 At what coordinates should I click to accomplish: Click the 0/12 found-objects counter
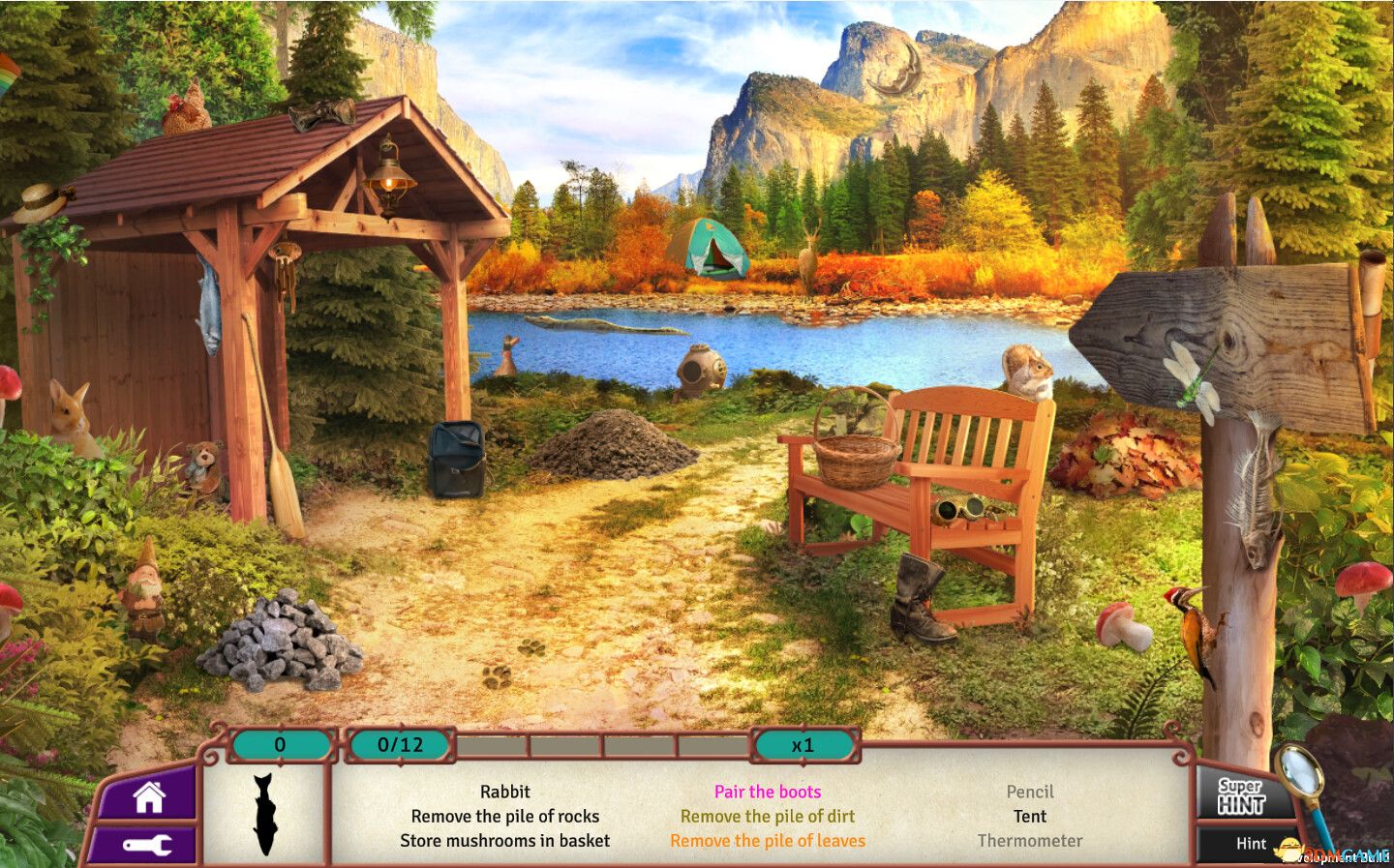pos(400,745)
